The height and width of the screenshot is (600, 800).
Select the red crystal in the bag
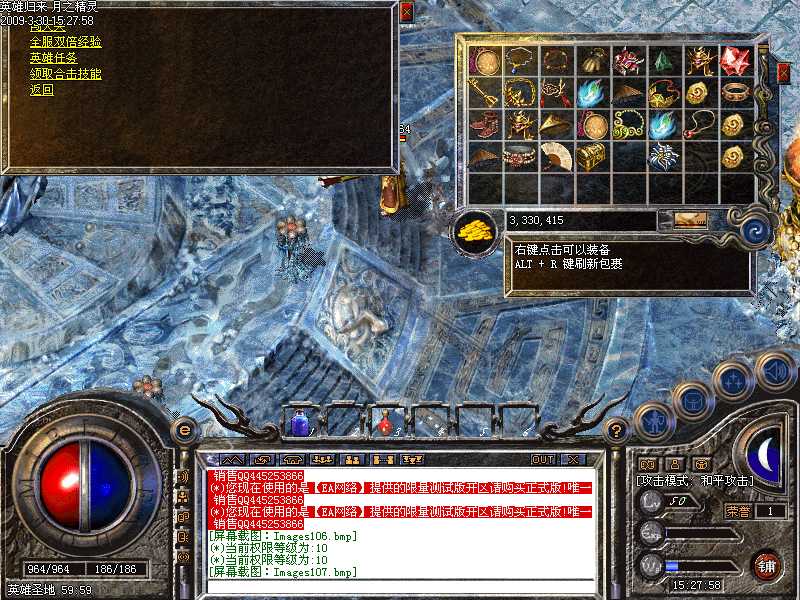[x=735, y=60]
